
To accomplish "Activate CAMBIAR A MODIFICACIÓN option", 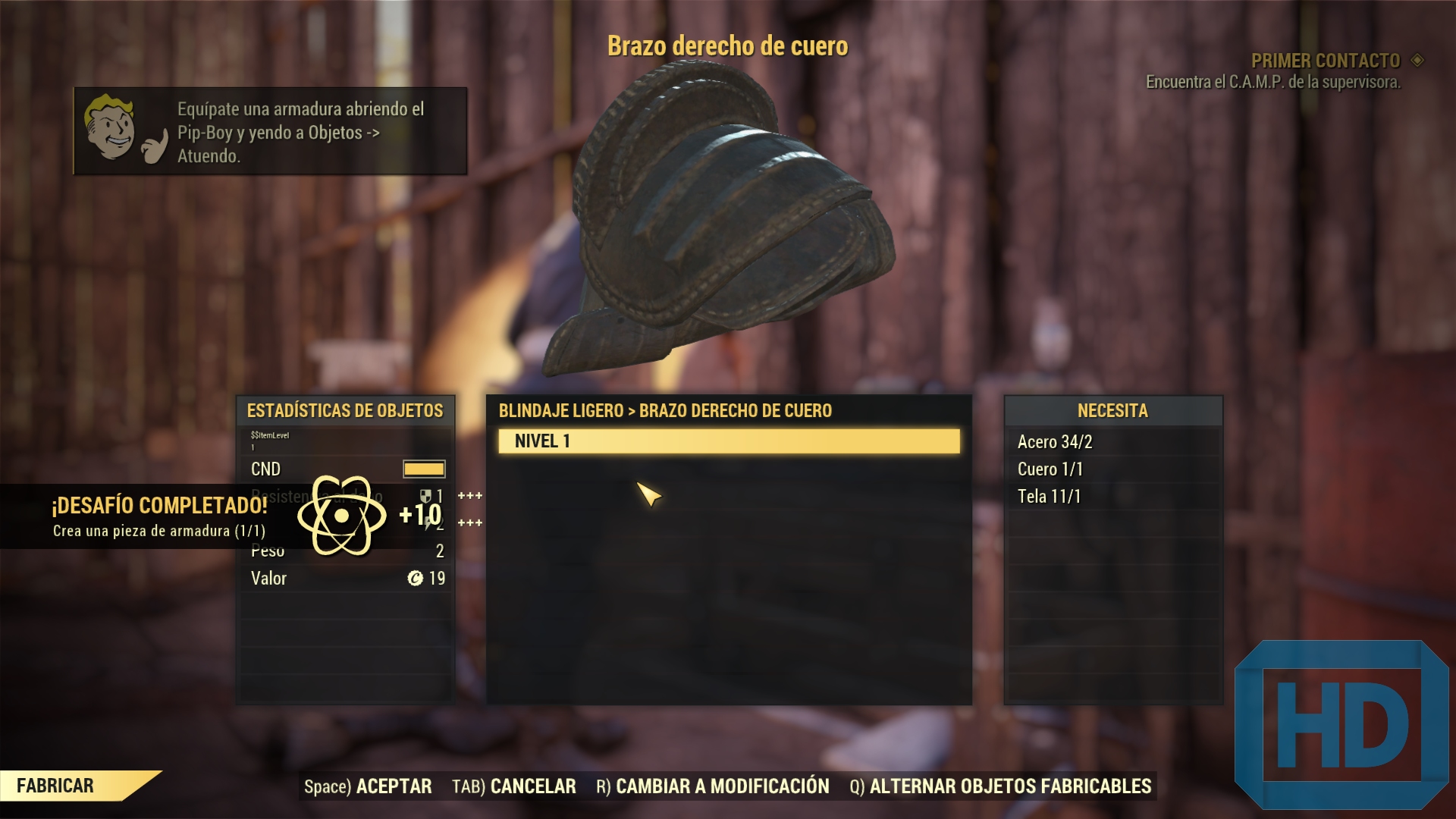I will click(713, 786).
